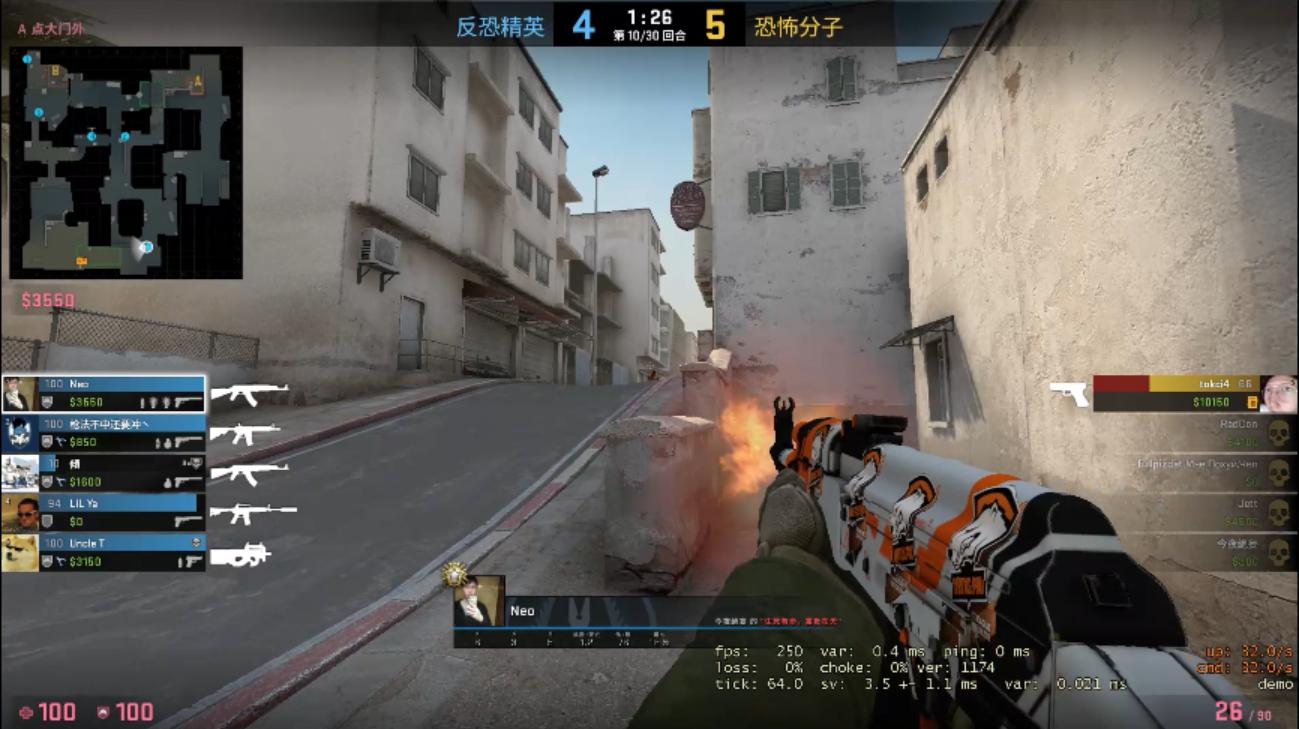Select Neo's row in the team list
Image resolution: width=1299 pixels, height=729 pixels.
point(105,393)
